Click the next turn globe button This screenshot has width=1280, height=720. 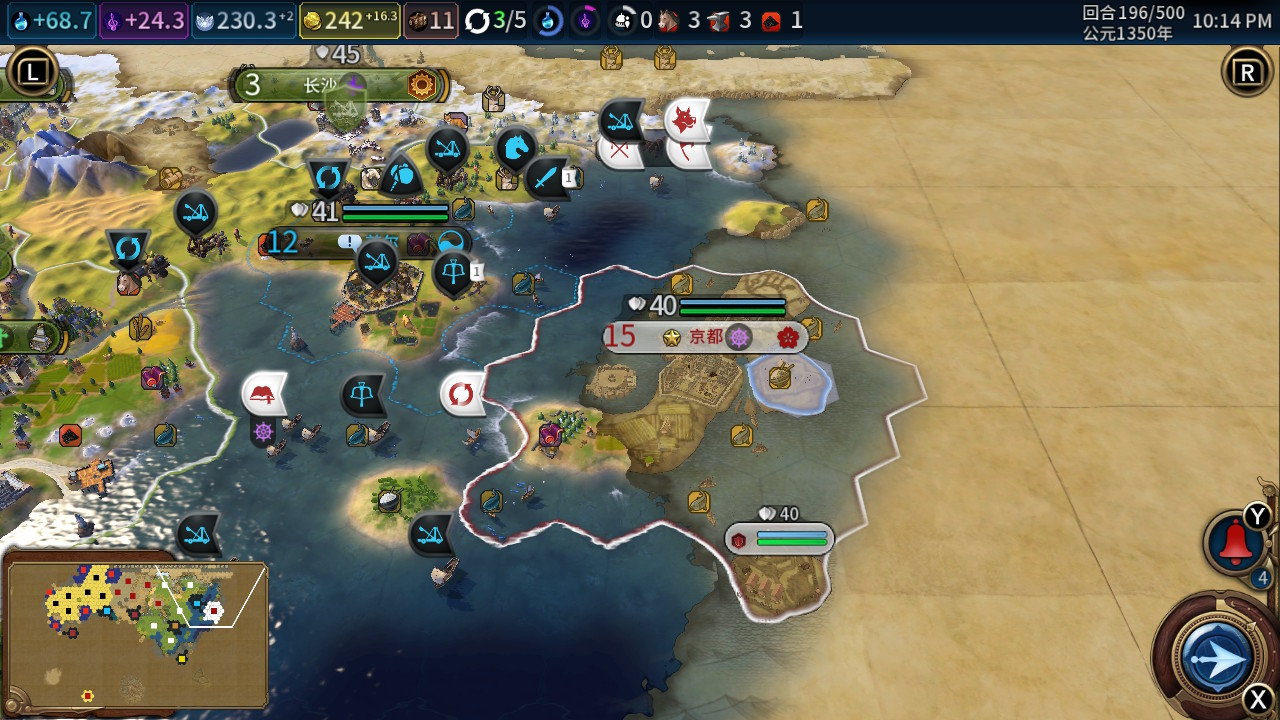[x=1217, y=659]
